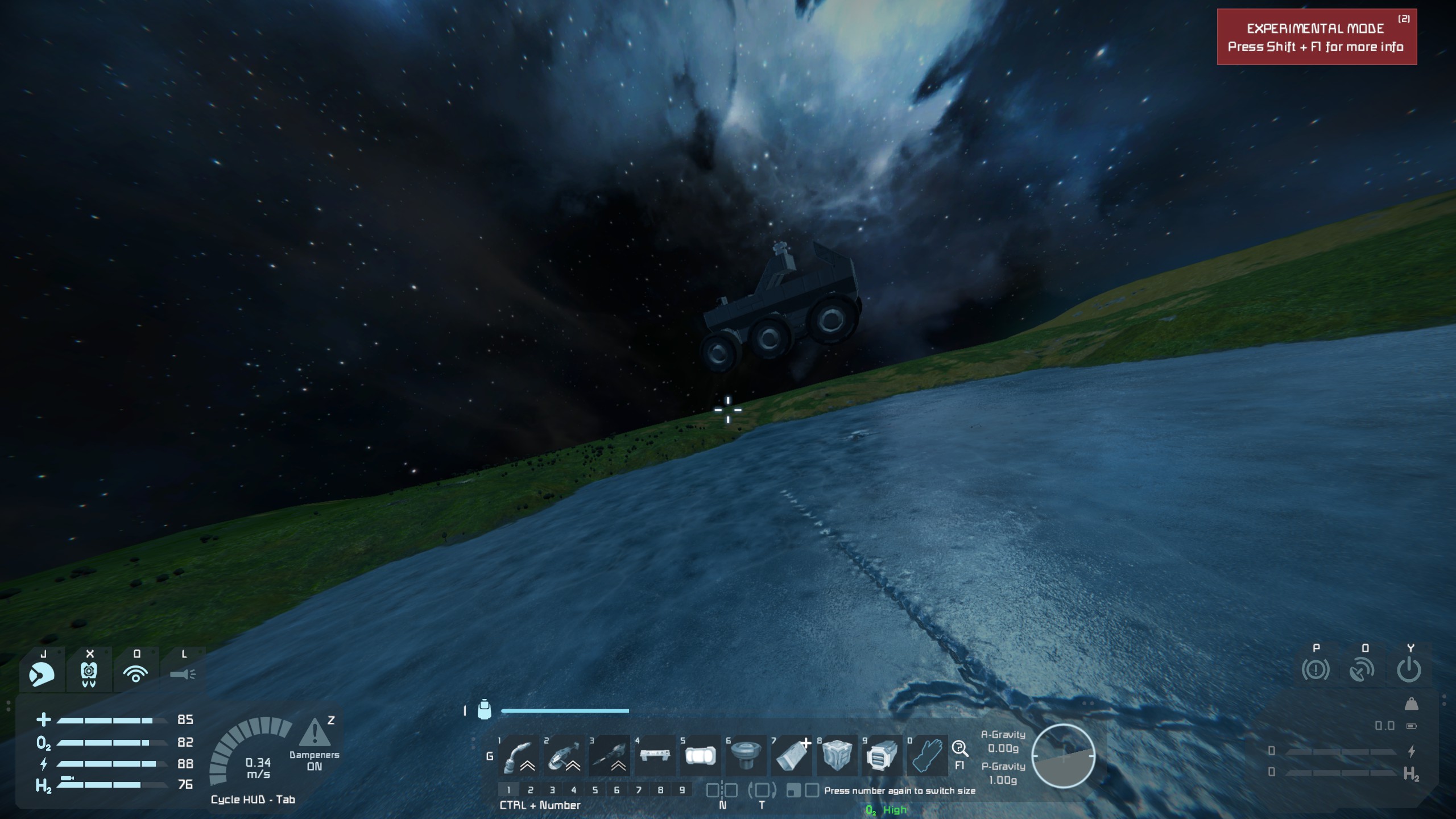This screenshot has height=819, width=1456.
Task: Open the help magnifier icon beside the hotbar
Action: [x=960, y=748]
